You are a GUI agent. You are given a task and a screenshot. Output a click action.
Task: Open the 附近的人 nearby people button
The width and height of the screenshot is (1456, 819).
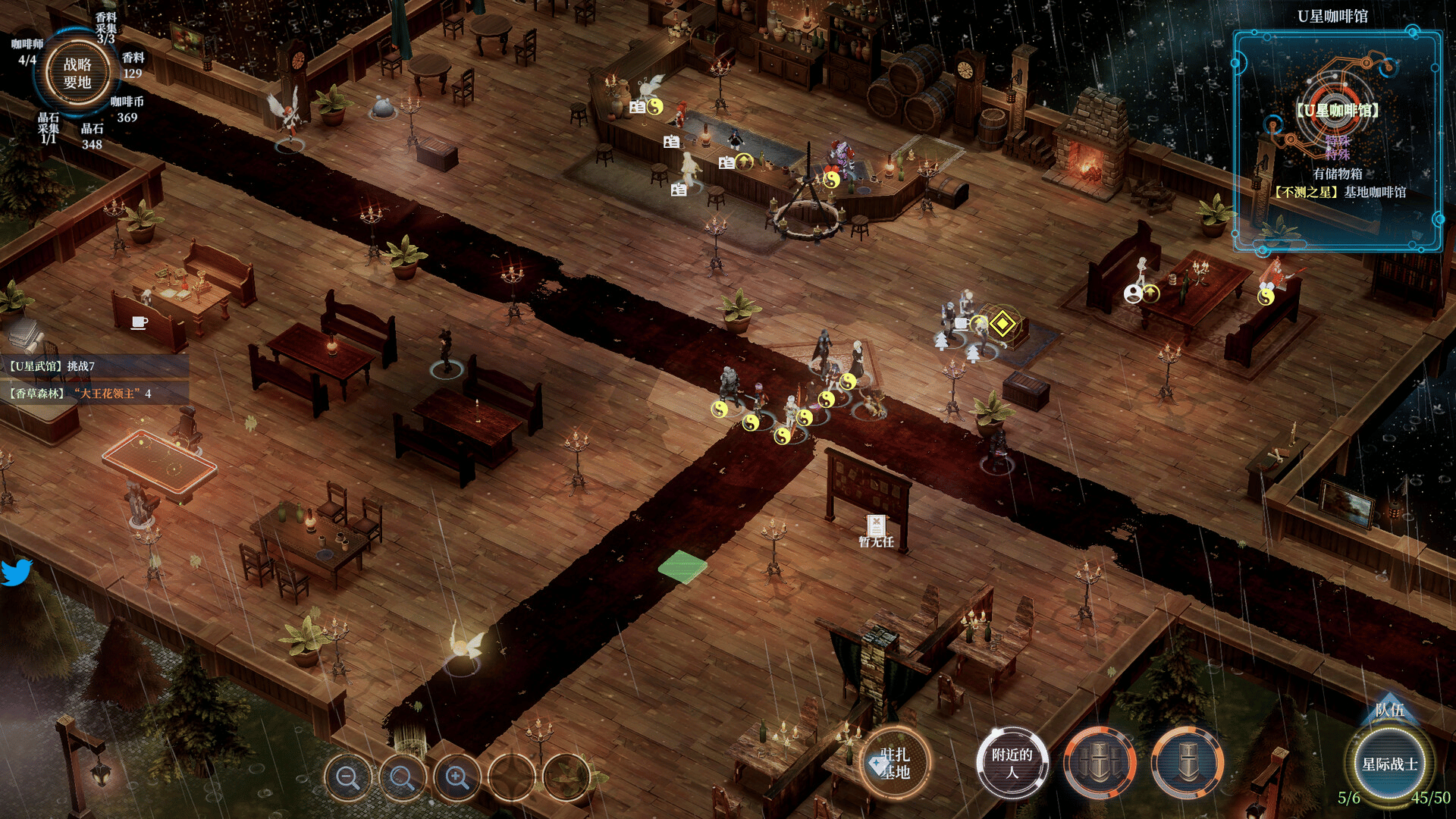1012,763
